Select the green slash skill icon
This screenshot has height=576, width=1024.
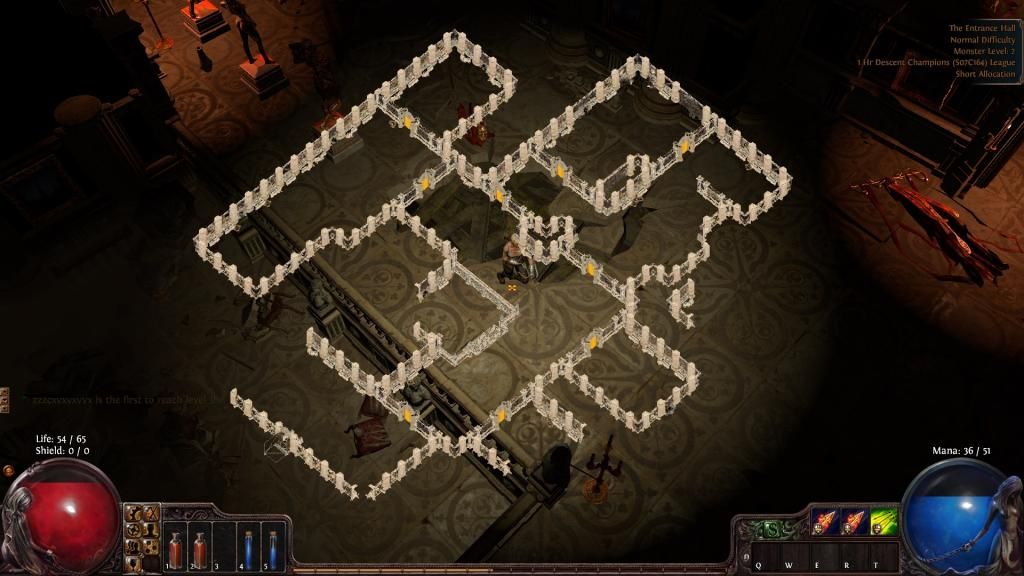tap(883, 523)
